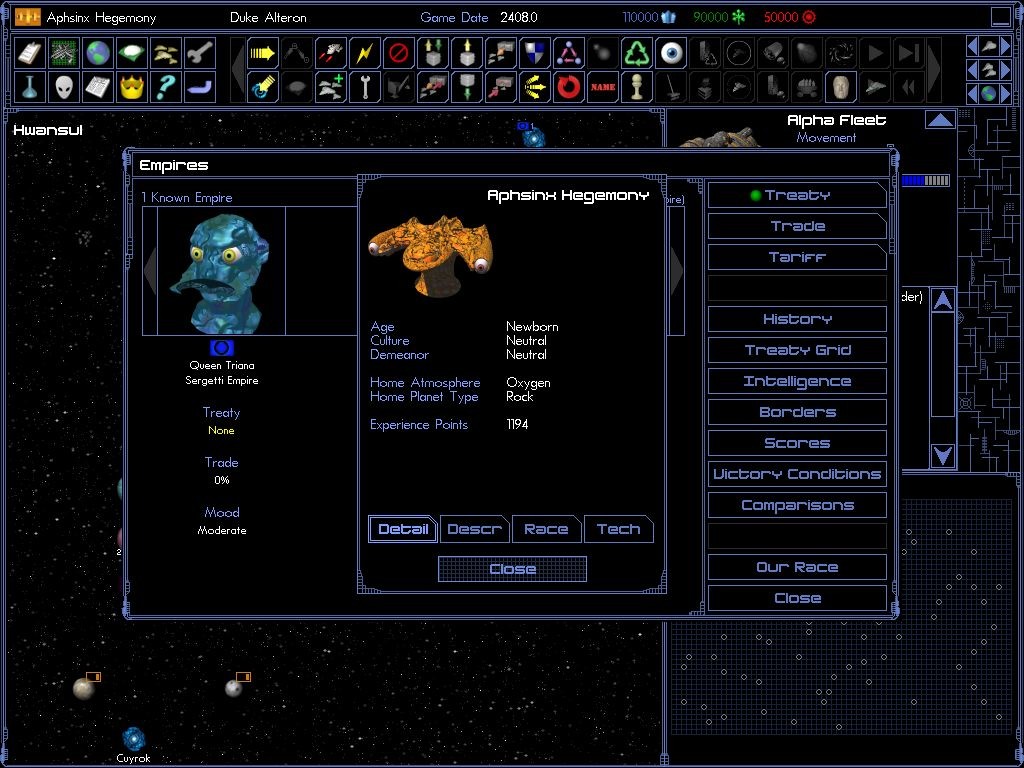1024x768 pixels.
Task: Close the Aphsinx Hegemony detail panel
Action: tap(512, 569)
